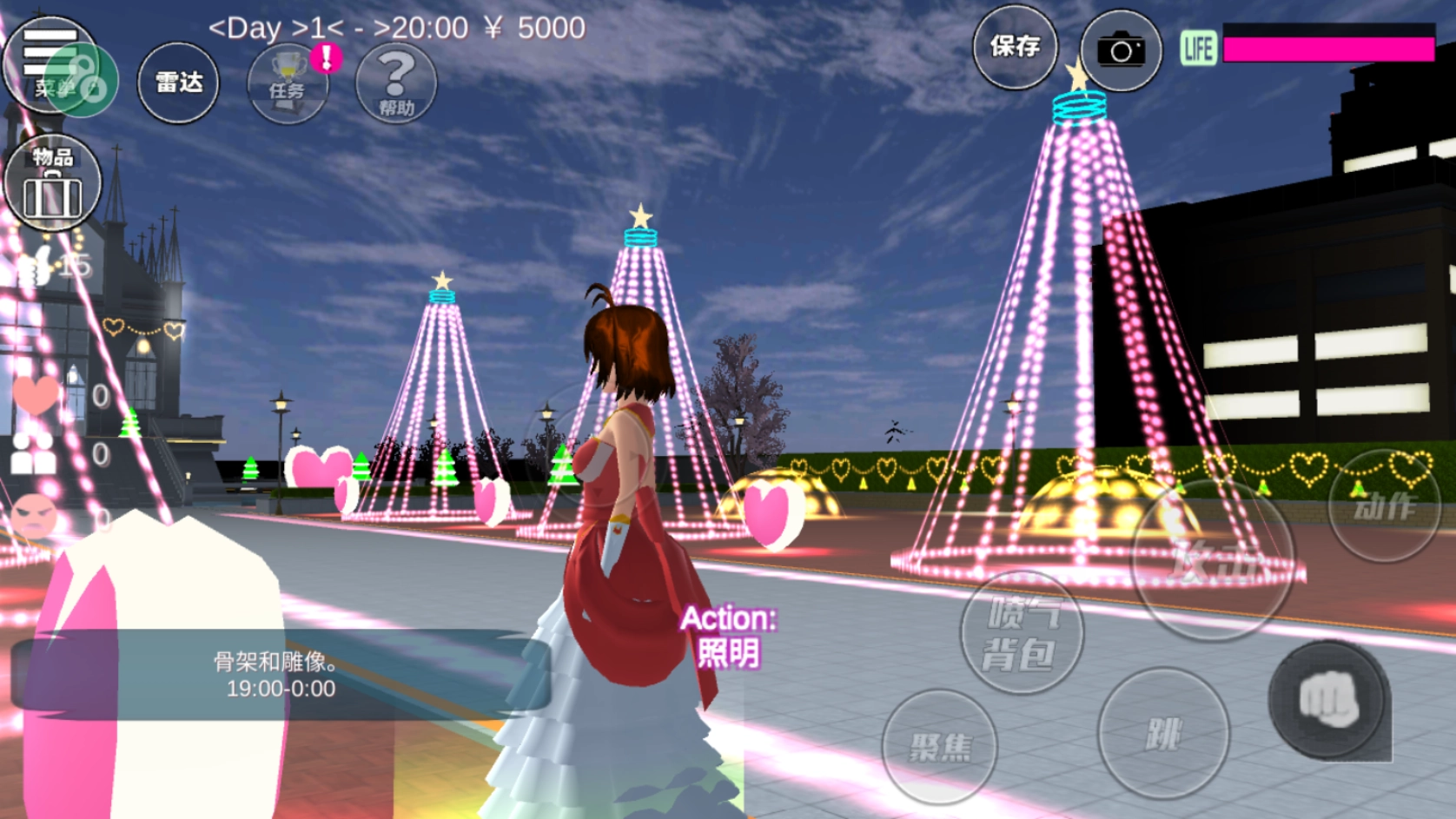1456x819 pixels.
Task: Select the red heart love counter
Action: pos(36,395)
